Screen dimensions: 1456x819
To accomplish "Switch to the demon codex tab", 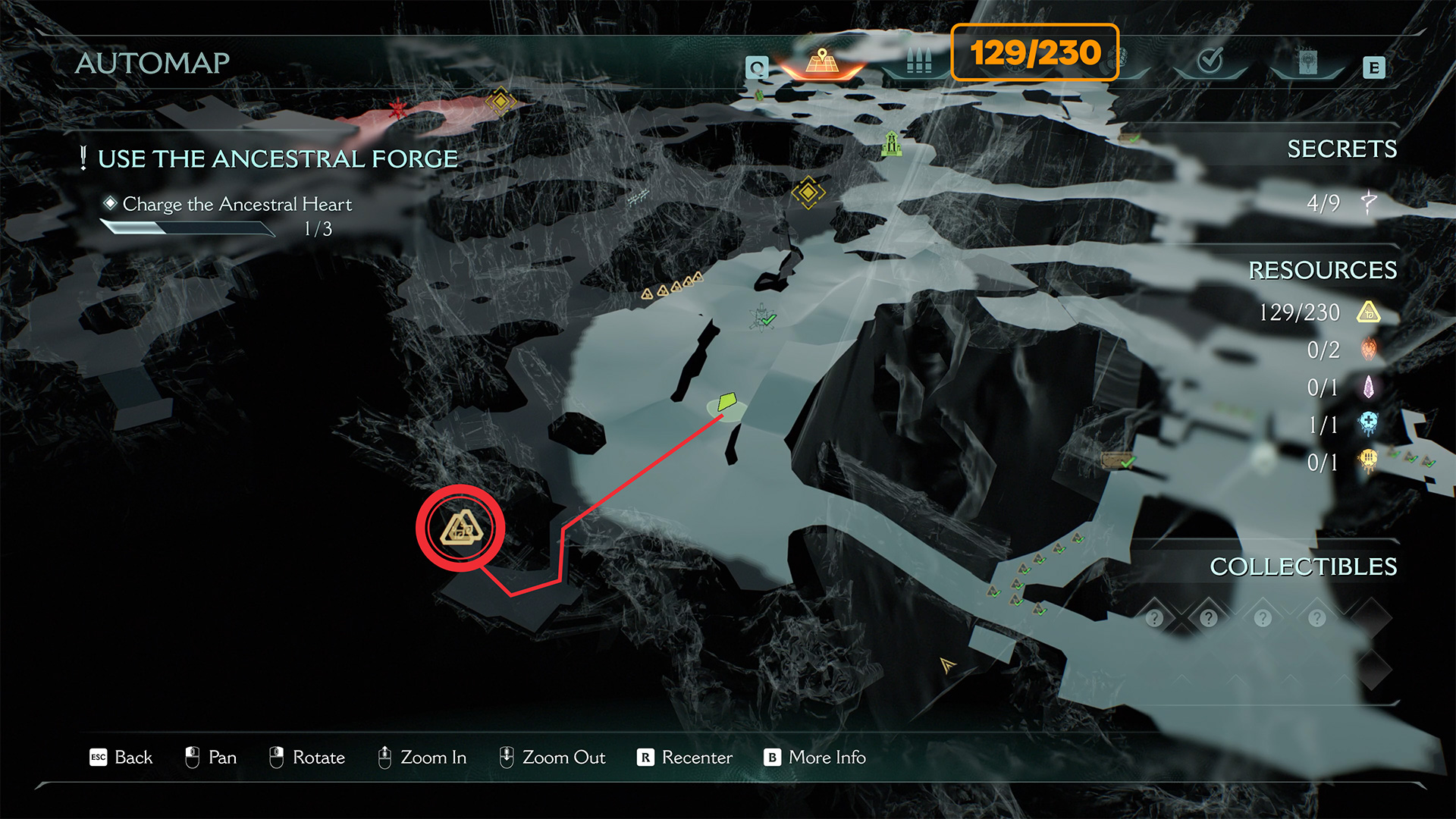I will tap(1307, 62).
